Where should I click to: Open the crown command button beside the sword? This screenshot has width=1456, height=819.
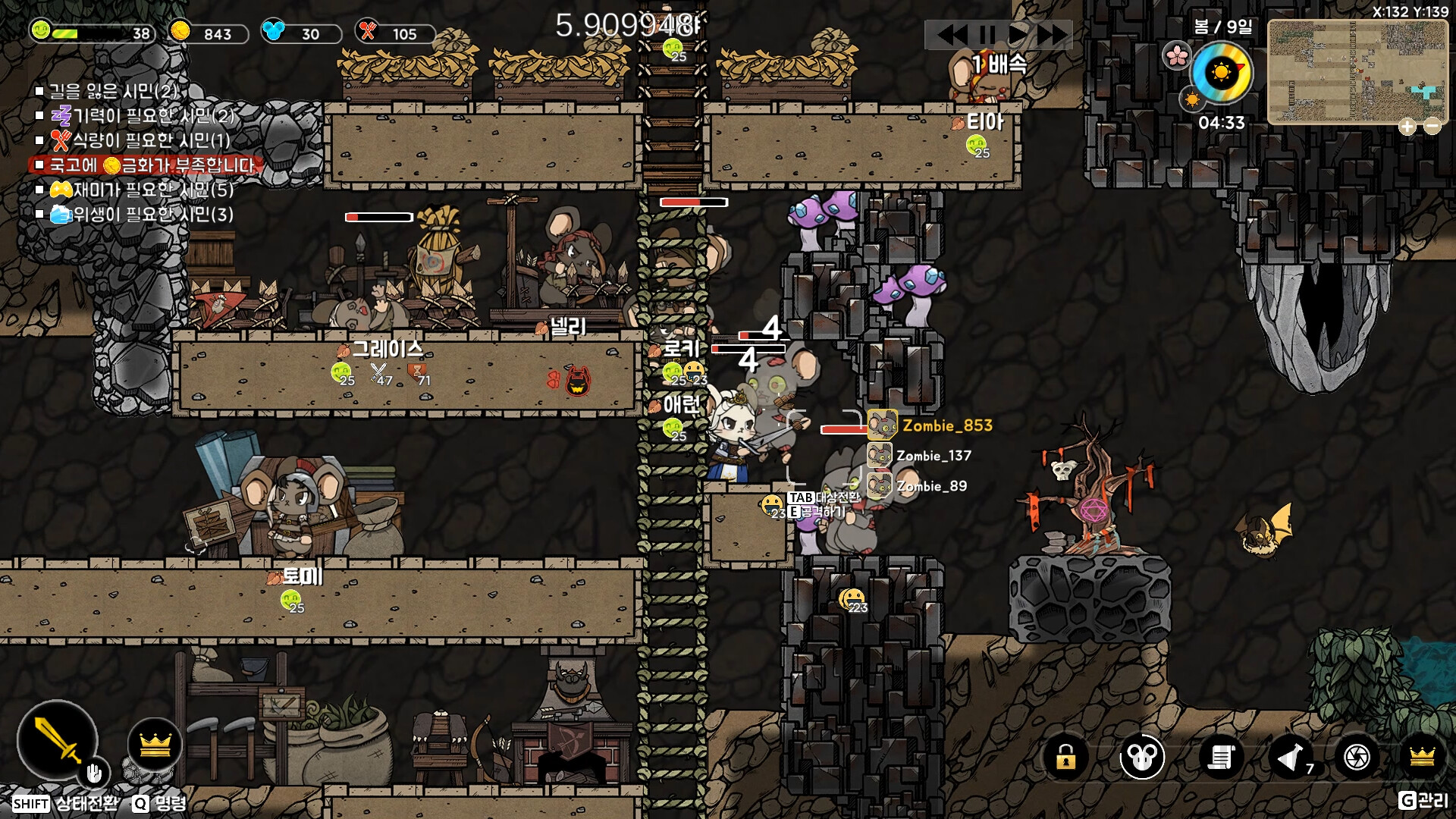[155, 745]
